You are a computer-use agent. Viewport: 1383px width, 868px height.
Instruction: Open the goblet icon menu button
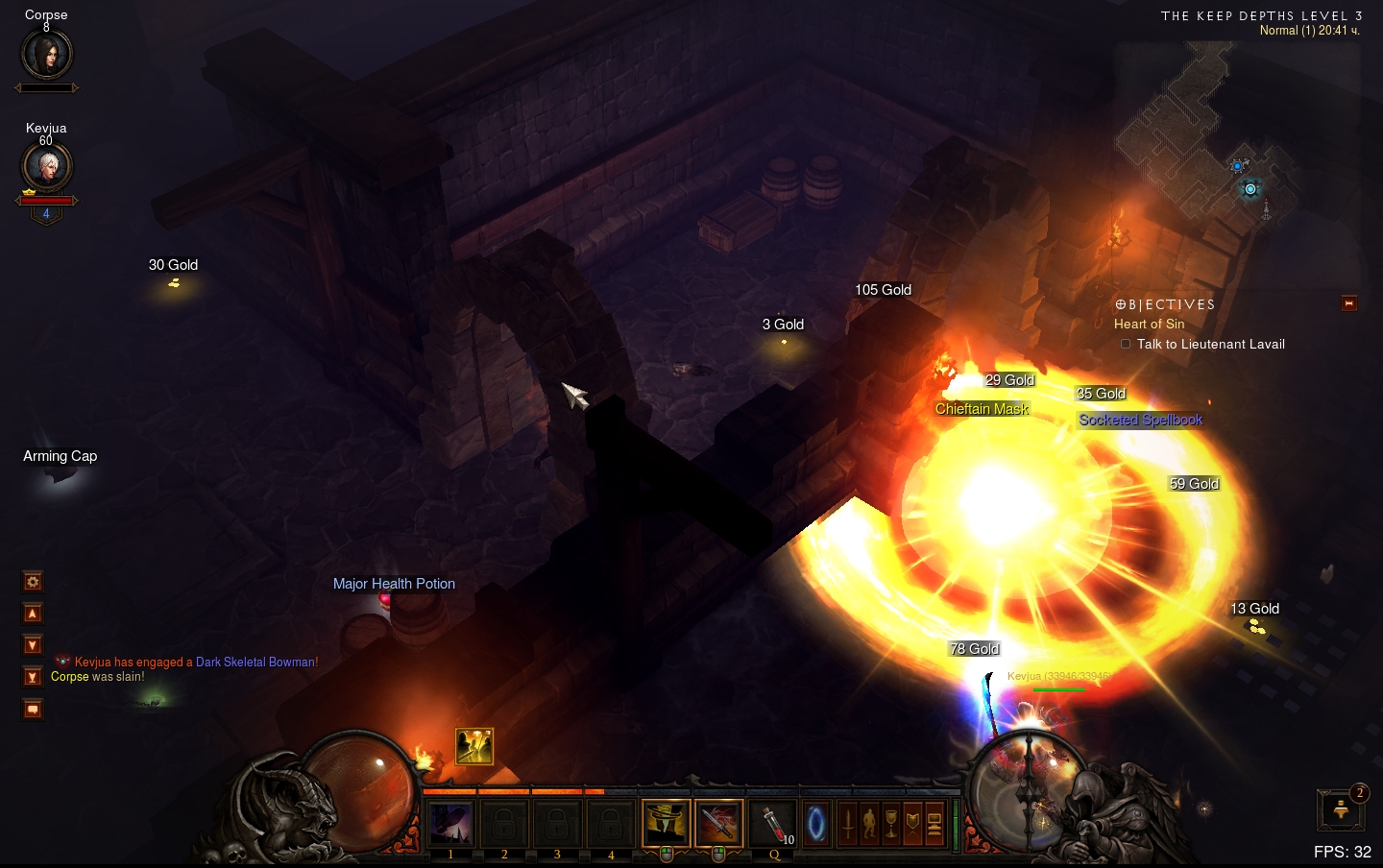point(891,823)
